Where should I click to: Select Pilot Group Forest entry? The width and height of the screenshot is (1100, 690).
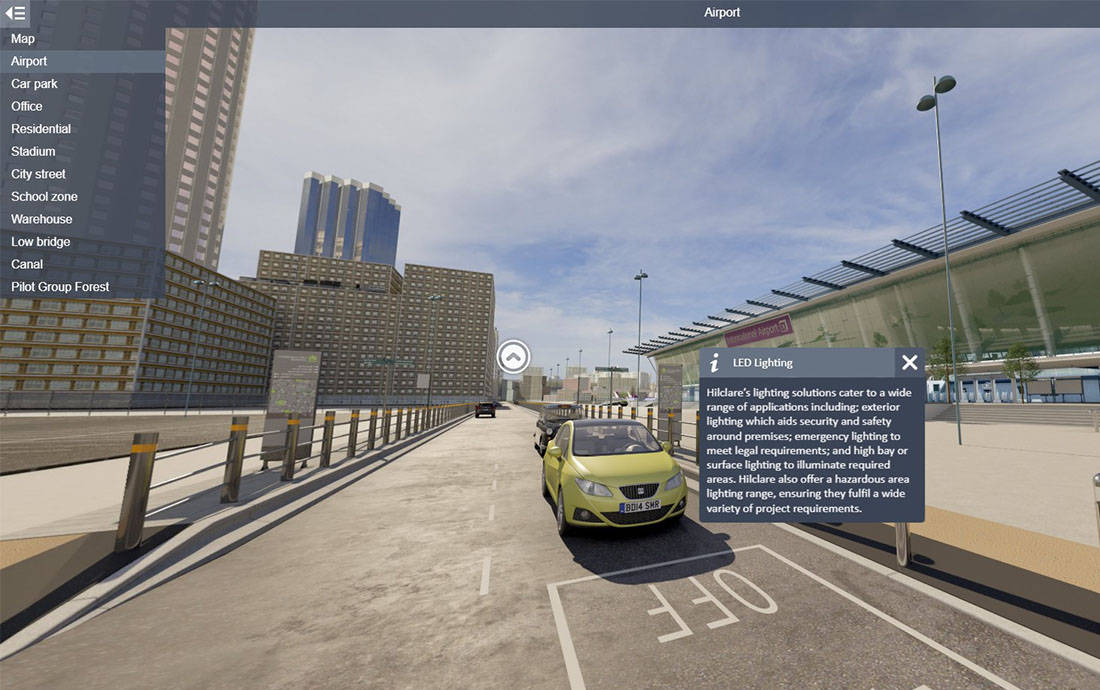point(60,287)
